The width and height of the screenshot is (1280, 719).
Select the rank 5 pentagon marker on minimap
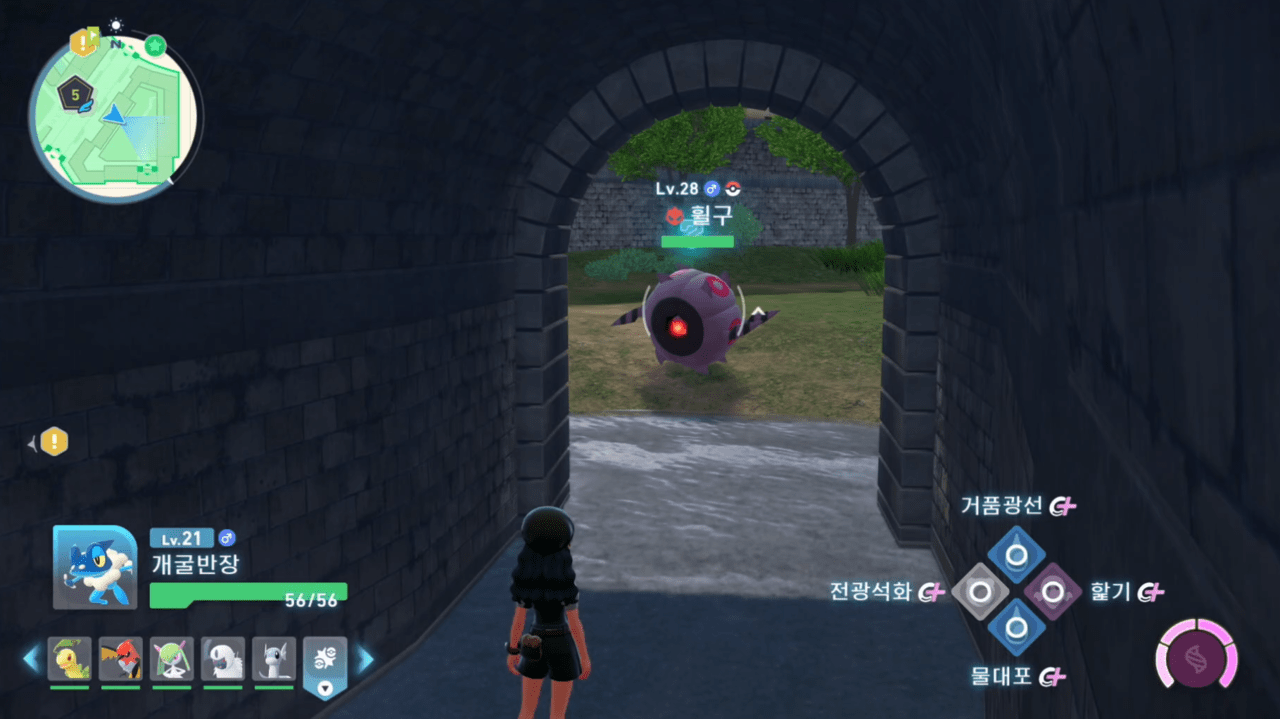coord(75,96)
